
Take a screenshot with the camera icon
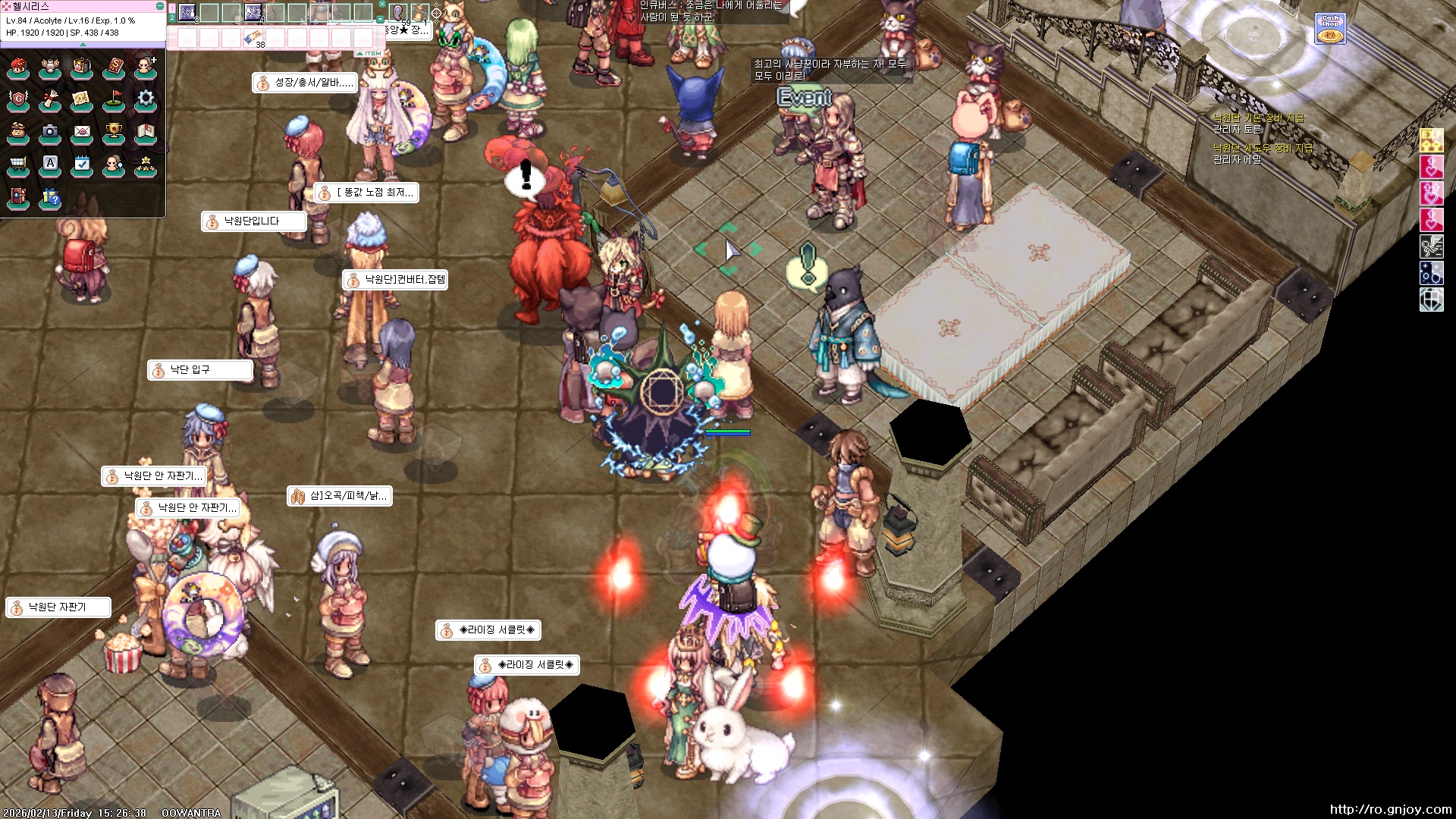point(50,132)
